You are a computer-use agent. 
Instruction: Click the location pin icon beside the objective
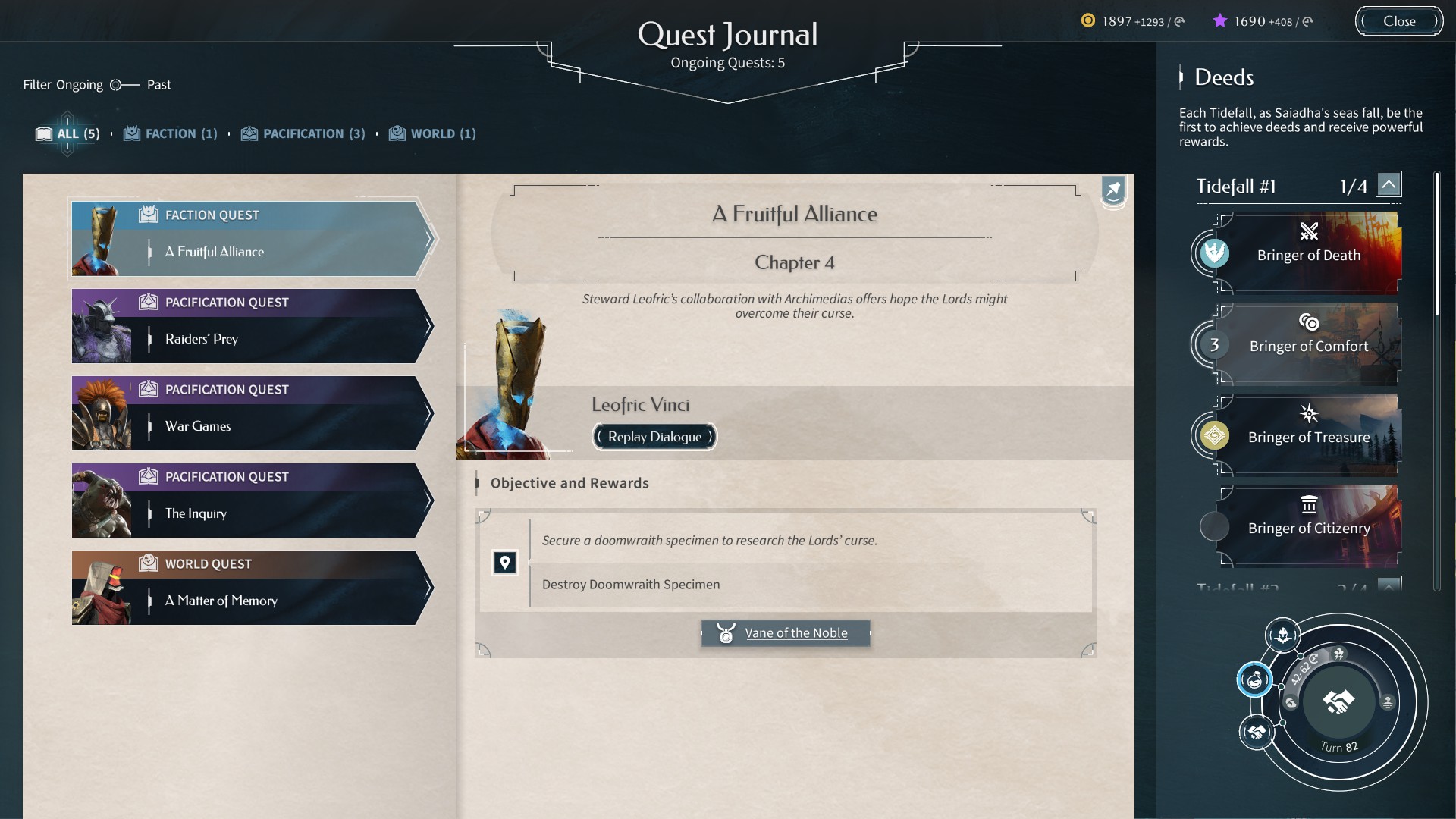(x=505, y=563)
